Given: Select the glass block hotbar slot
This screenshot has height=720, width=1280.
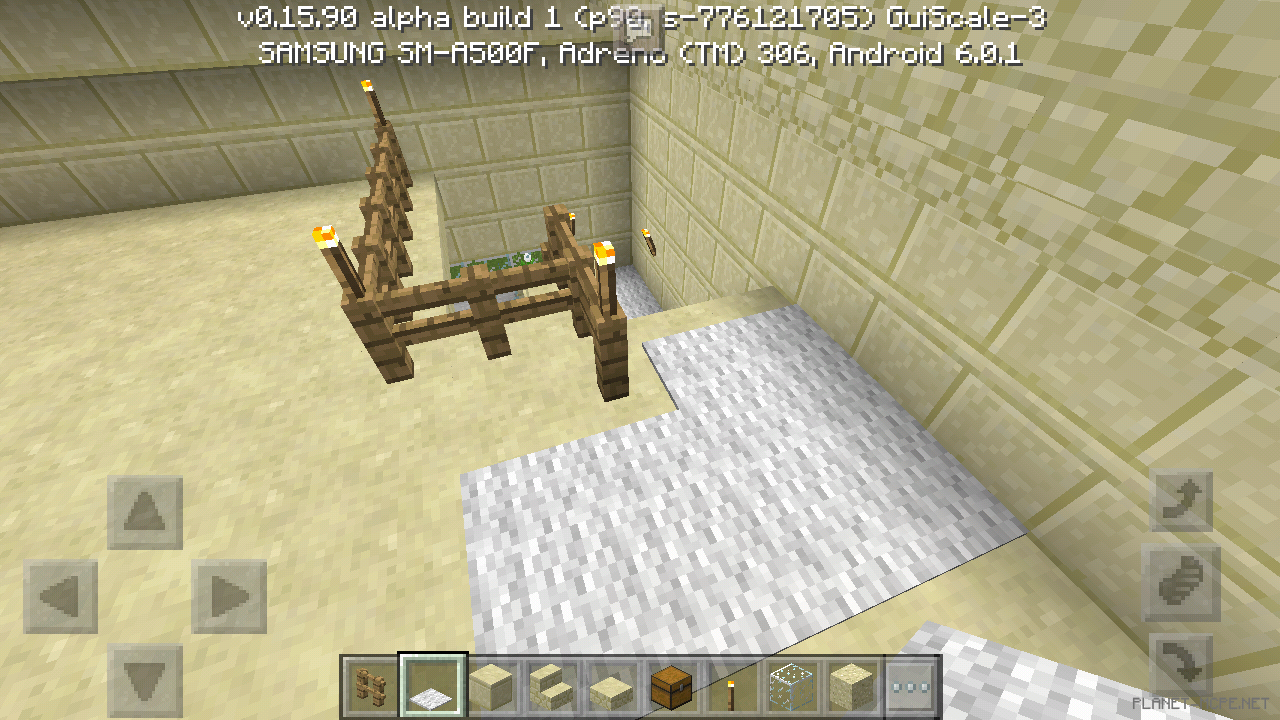Looking at the screenshot, I should [x=789, y=687].
